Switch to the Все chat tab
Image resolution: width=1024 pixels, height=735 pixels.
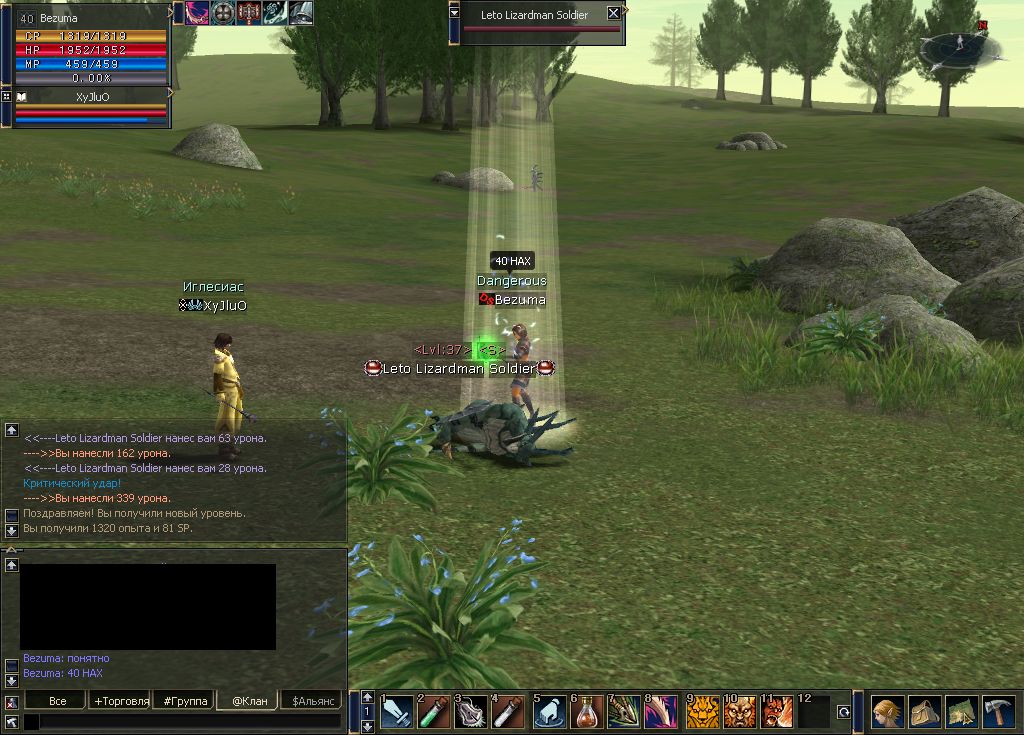click(x=58, y=701)
